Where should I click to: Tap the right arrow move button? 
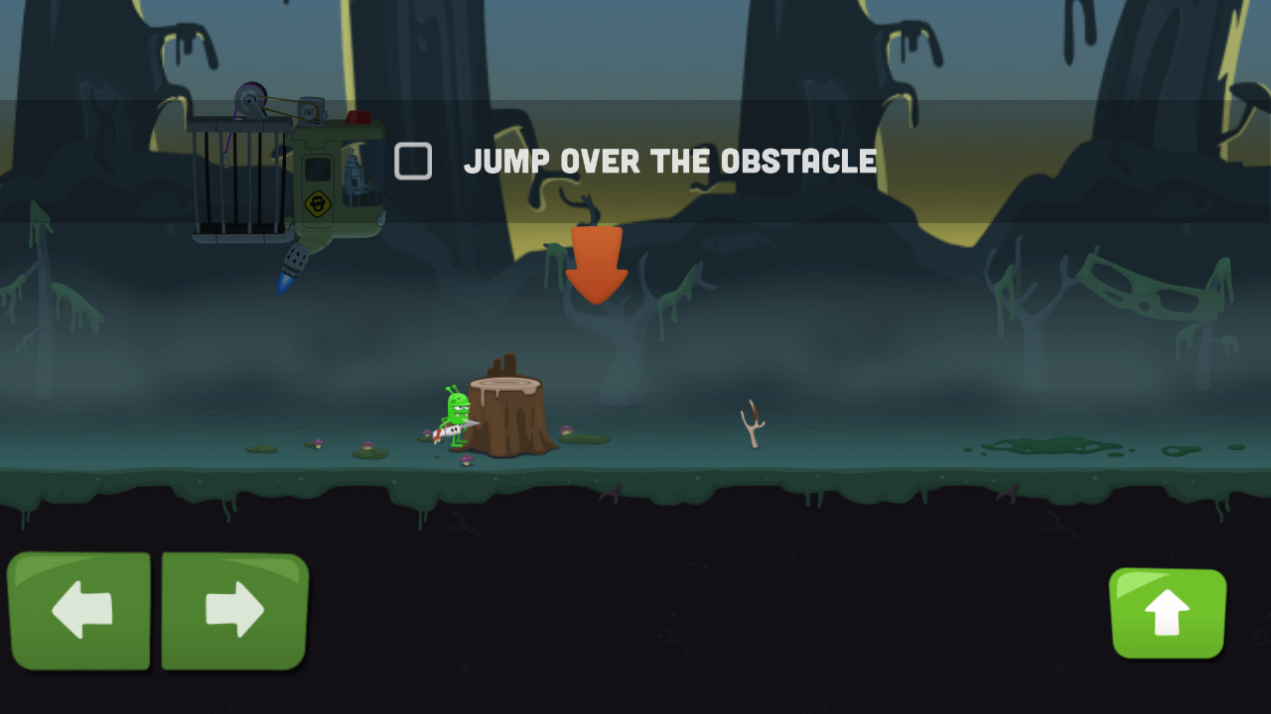tap(235, 610)
